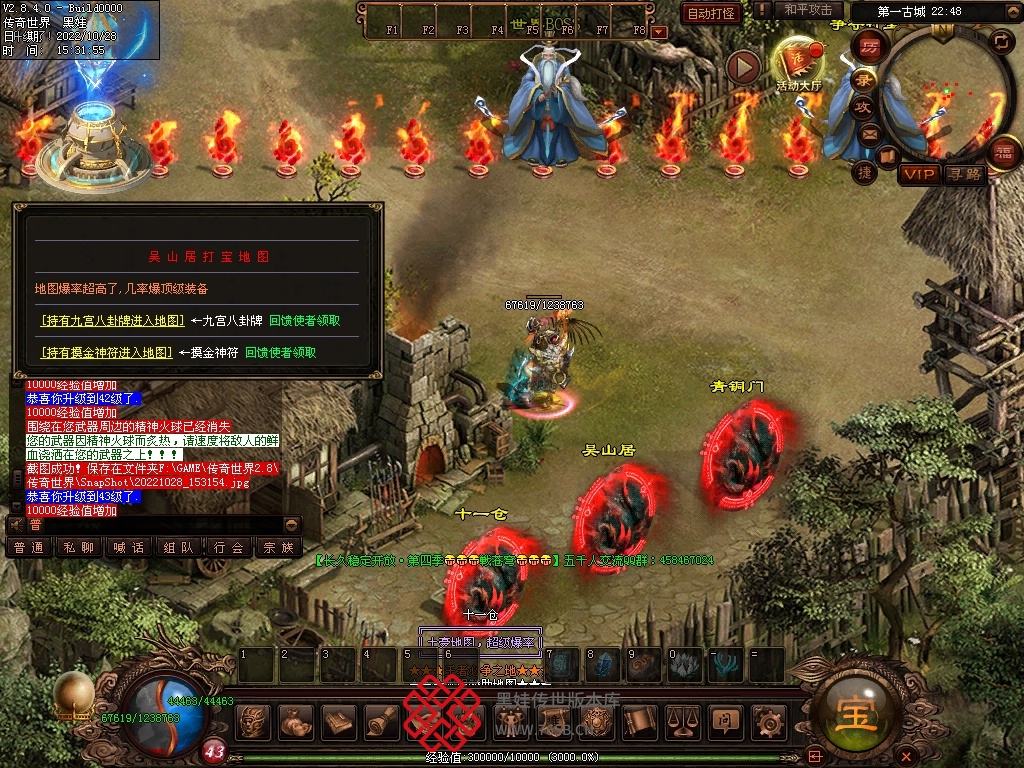The width and height of the screenshot is (1024, 768).
Task: Click the round play arrow button
Action: [743, 67]
